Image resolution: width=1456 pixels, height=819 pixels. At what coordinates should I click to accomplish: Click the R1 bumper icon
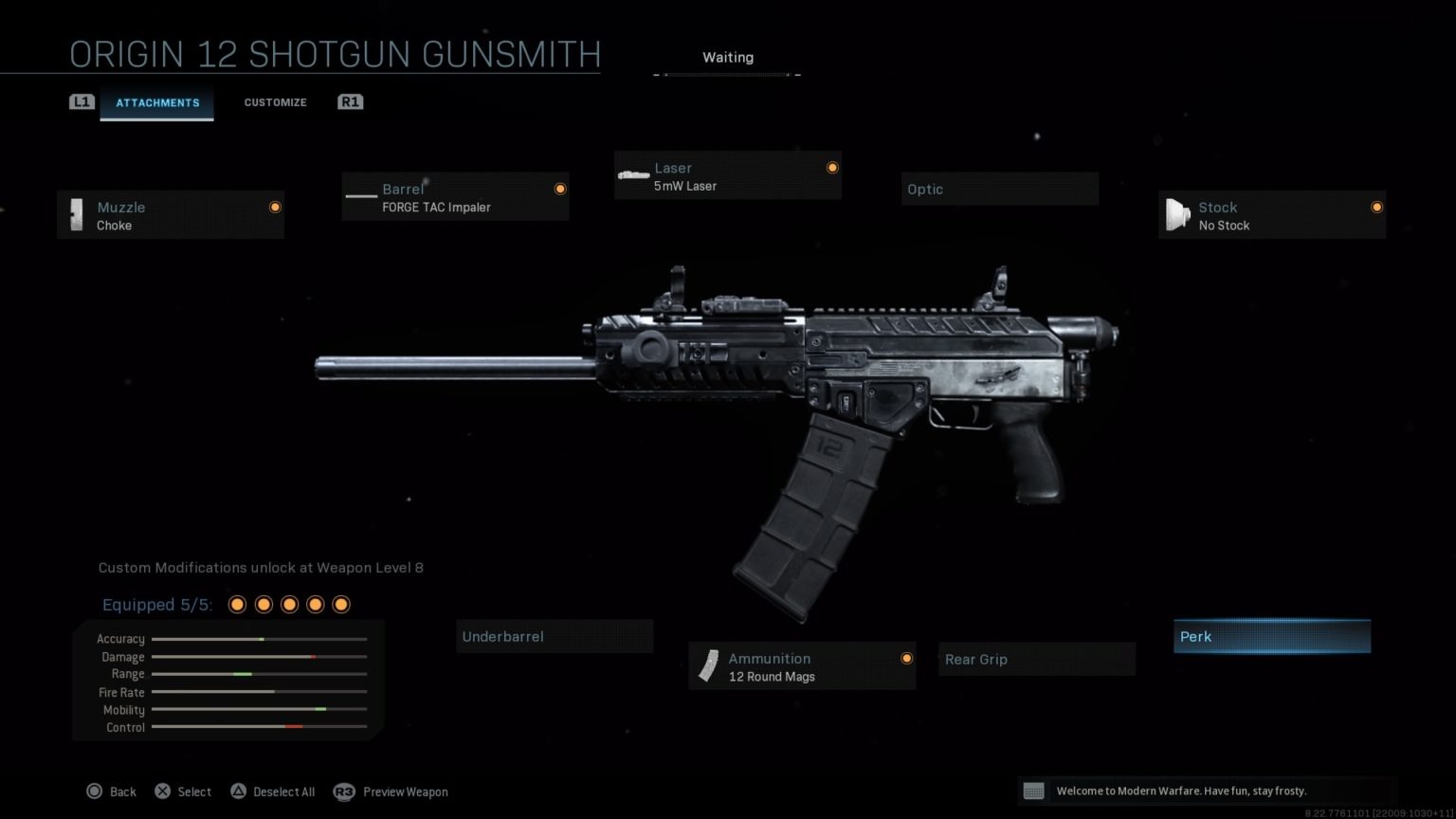coord(350,101)
